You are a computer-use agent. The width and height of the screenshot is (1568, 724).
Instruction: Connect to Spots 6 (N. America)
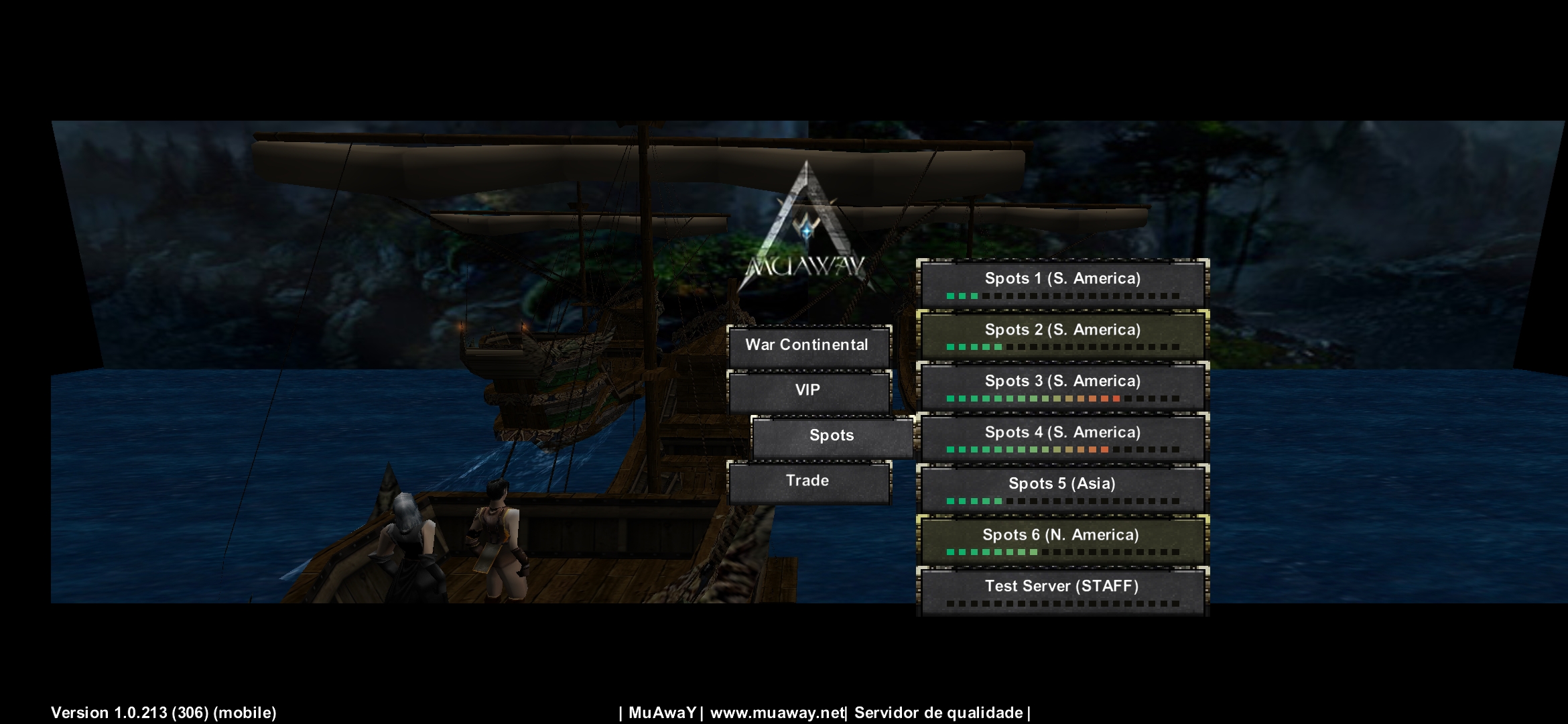pos(1062,540)
